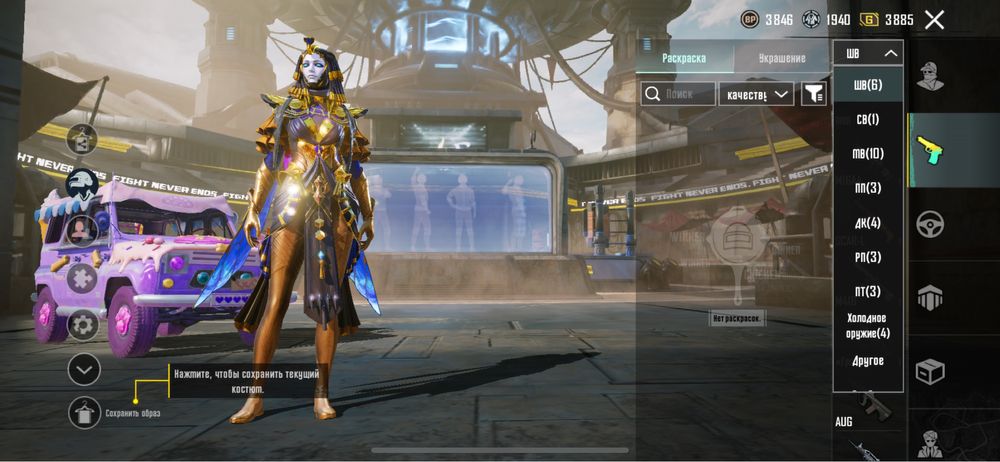This screenshot has height=462, width=1000.
Task: Close the inventory screen with the X
Action: point(934,20)
